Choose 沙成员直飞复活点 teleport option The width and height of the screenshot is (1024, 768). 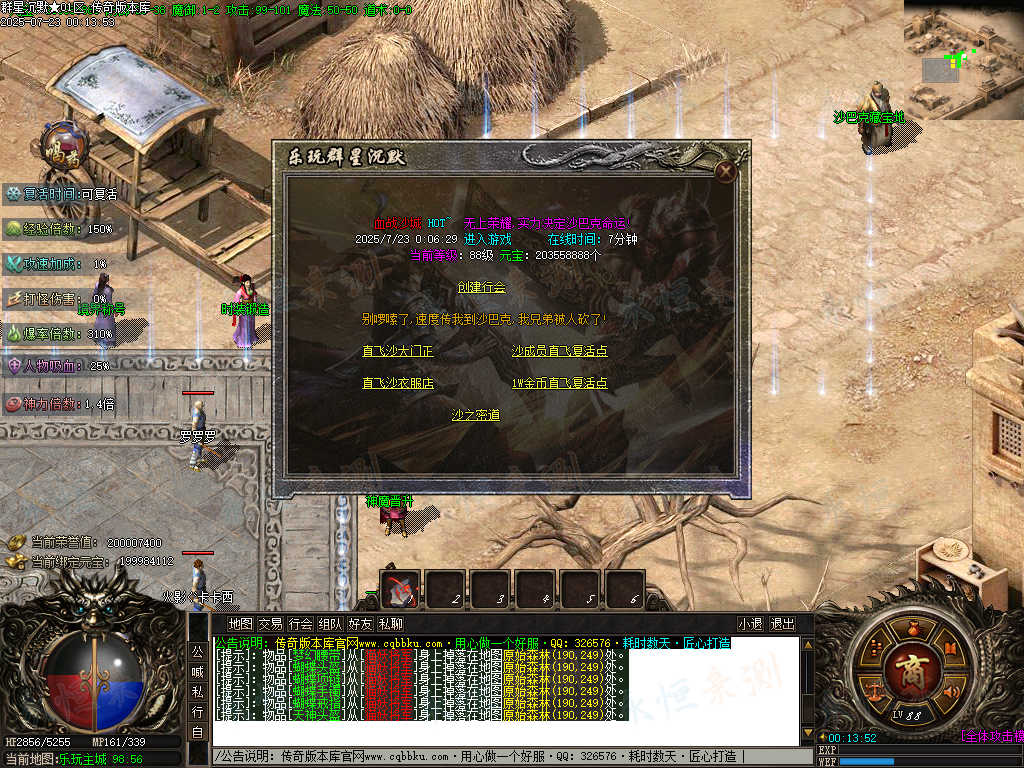tap(559, 351)
